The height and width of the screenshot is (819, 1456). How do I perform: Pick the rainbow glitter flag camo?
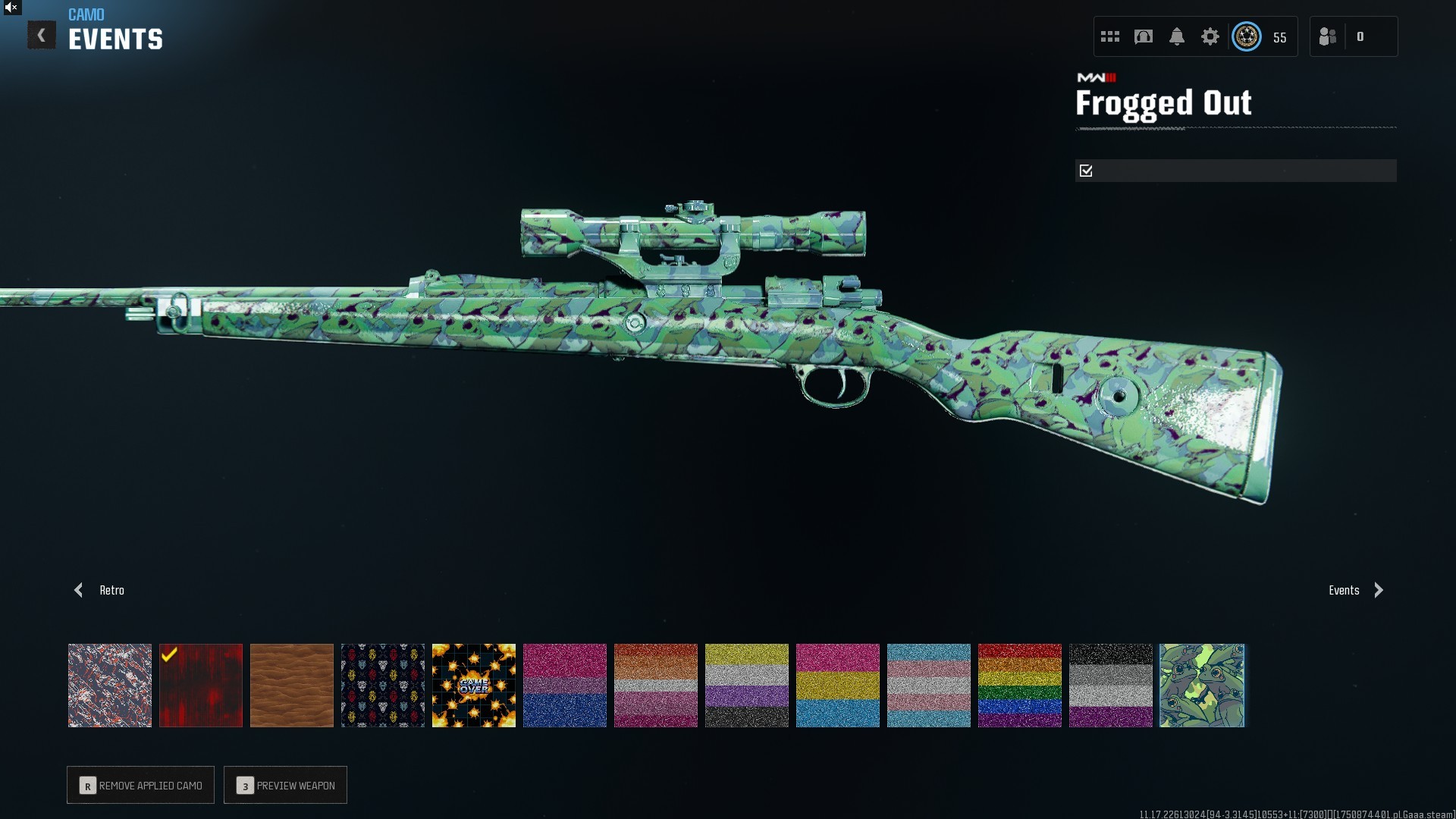pos(1020,686)
